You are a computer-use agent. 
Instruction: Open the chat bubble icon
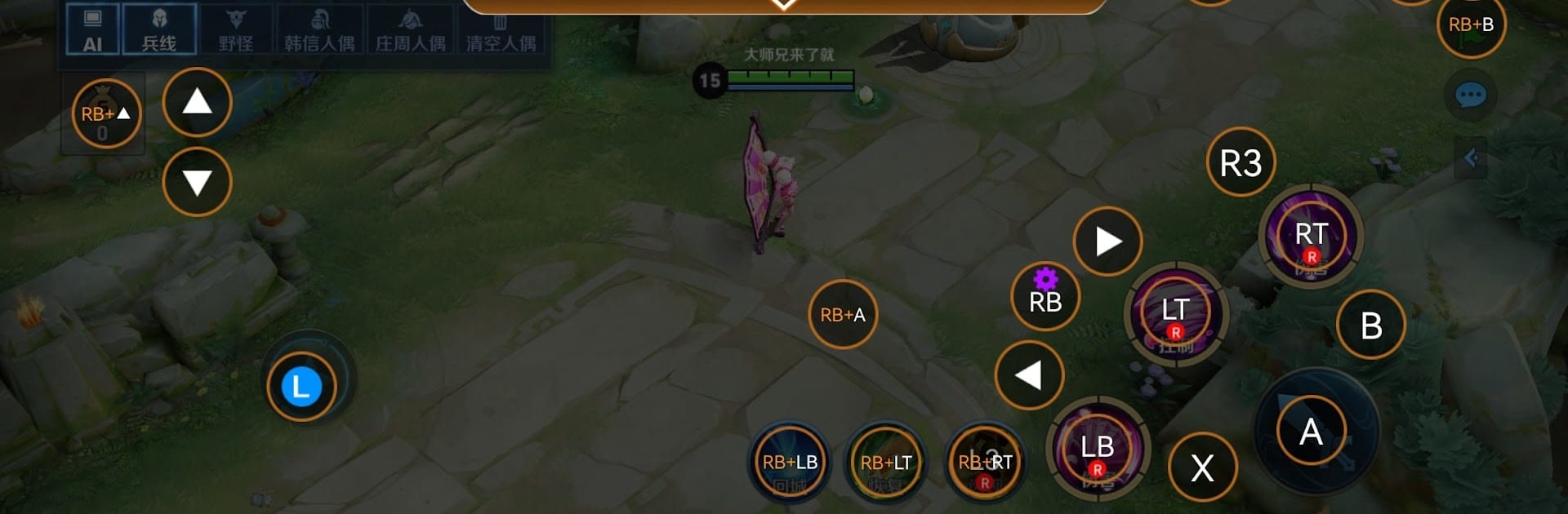click(x=1471, y=95)
